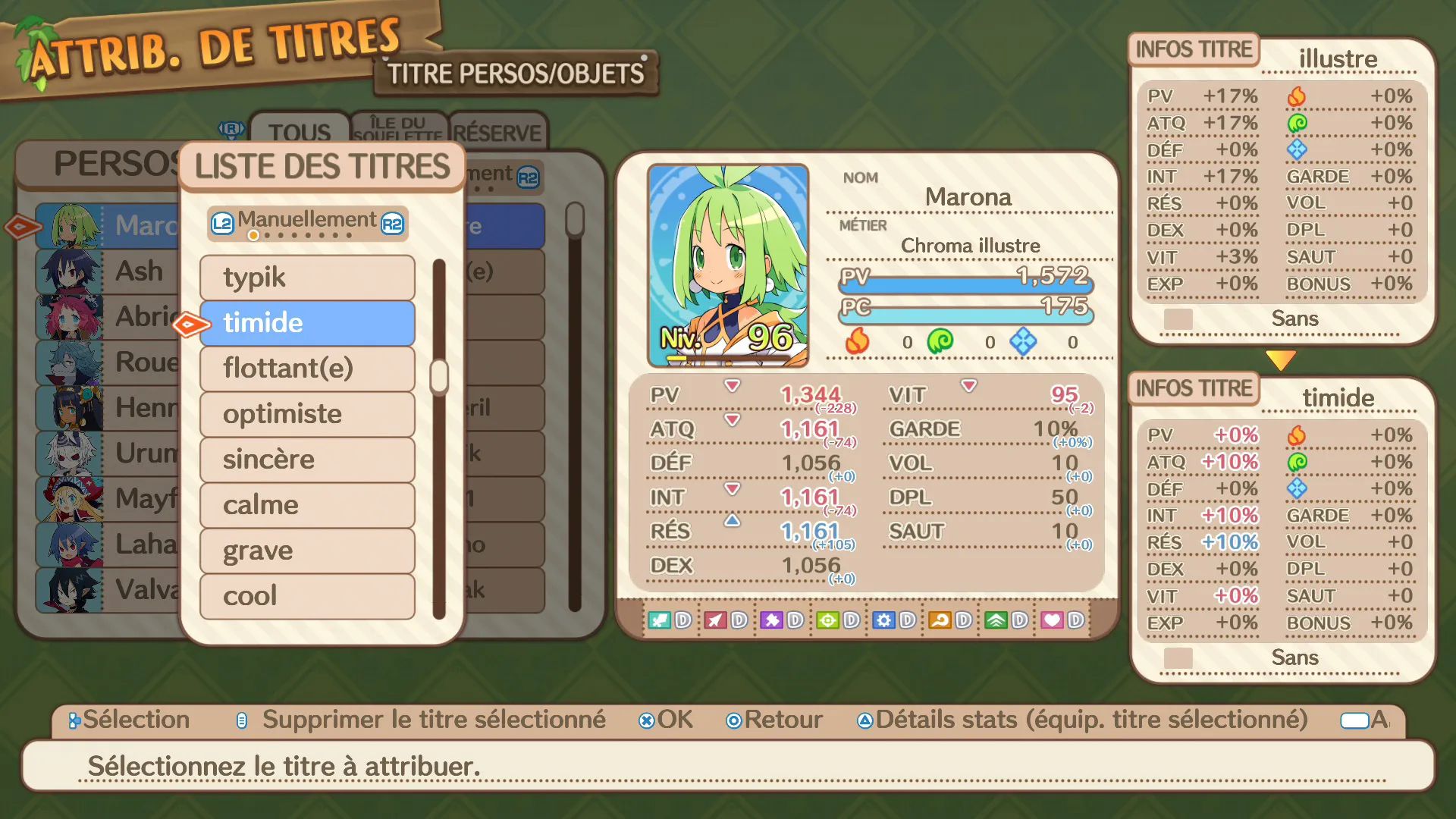Select the "typik" title
The width and height of the screenshot is (1456, 819).
pos(307,278)
